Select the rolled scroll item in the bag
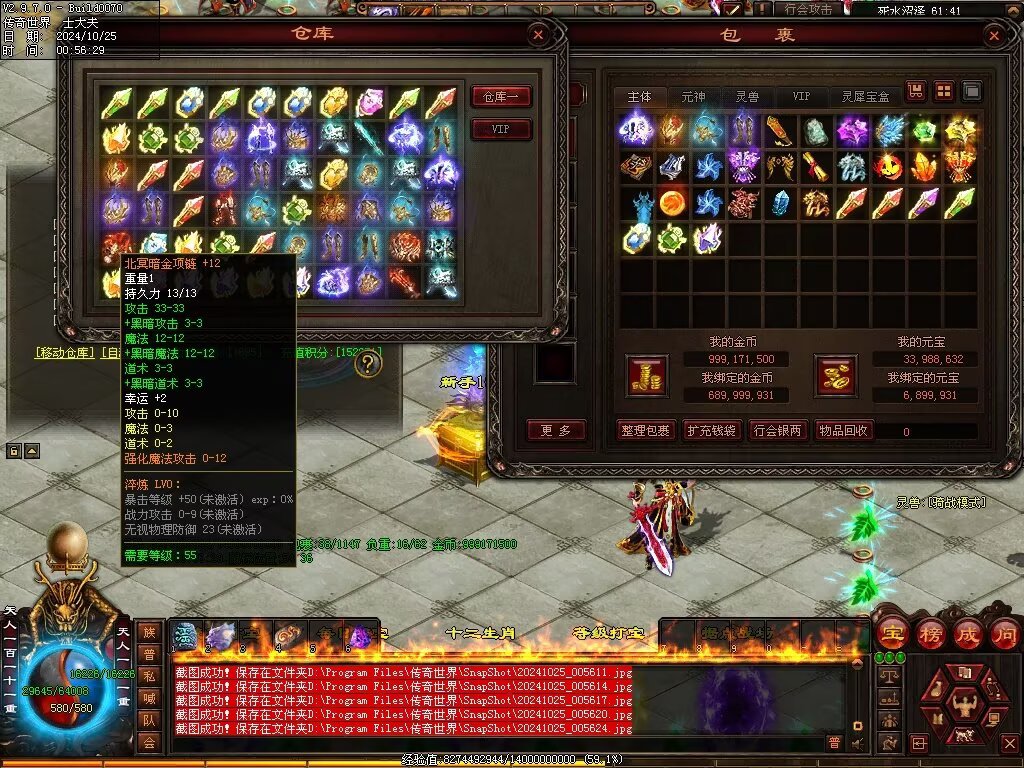The height and width of the screenshot is (768, 1024). point(815,166)
